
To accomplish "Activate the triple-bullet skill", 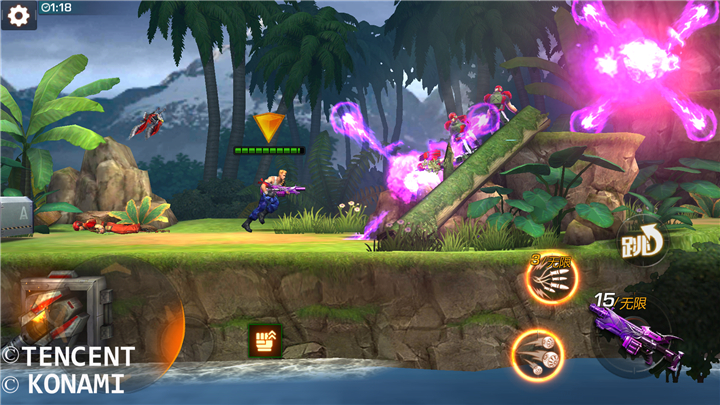I will coord(537,355).
